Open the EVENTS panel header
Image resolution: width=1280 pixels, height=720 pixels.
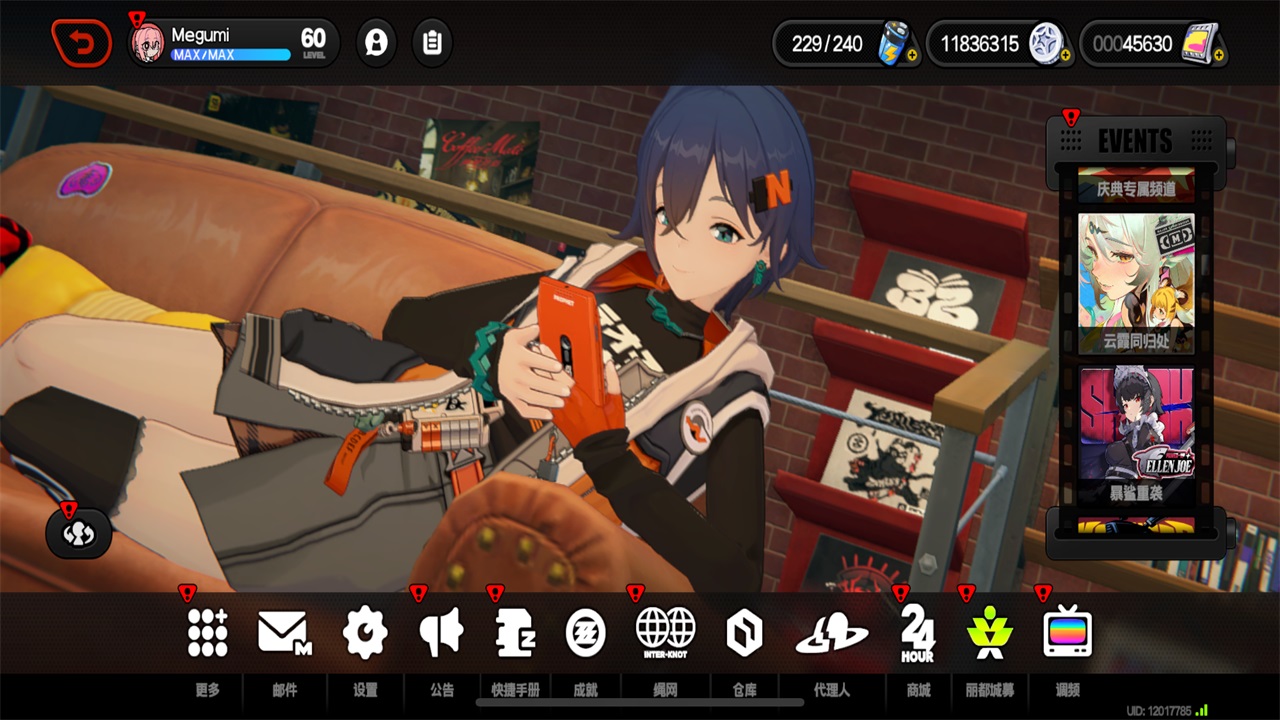pos(1135,141)
